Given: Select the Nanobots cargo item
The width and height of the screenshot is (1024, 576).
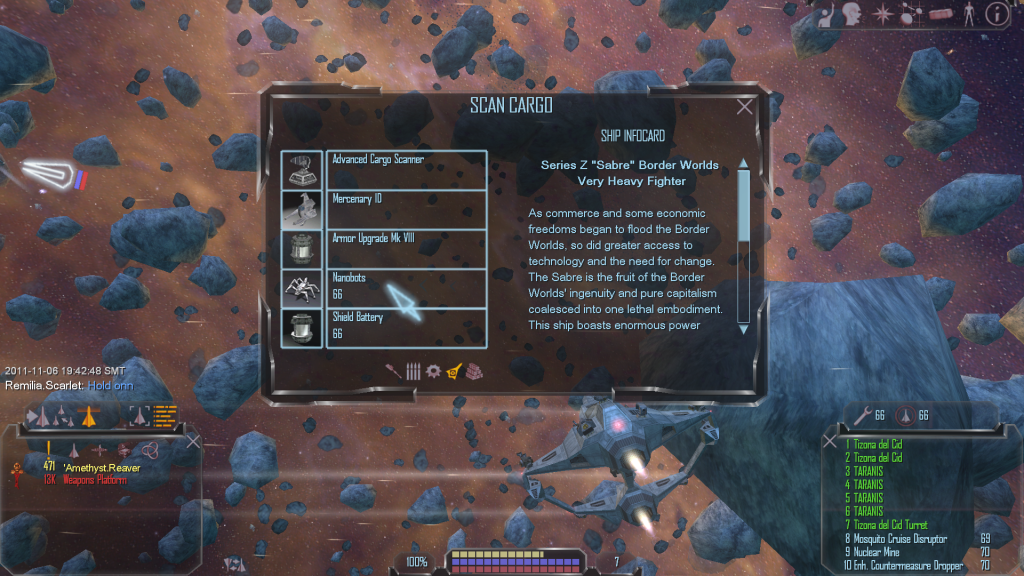Looking at the screenshot, I should 405,288.
